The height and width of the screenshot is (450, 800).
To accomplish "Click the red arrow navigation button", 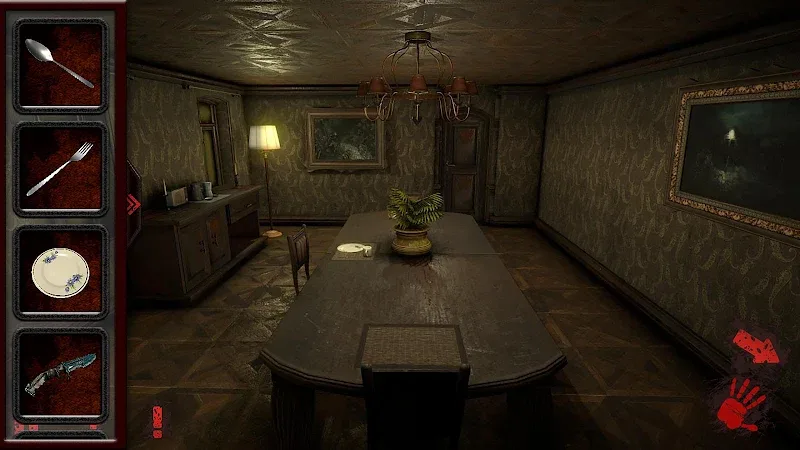I will 755,348.
